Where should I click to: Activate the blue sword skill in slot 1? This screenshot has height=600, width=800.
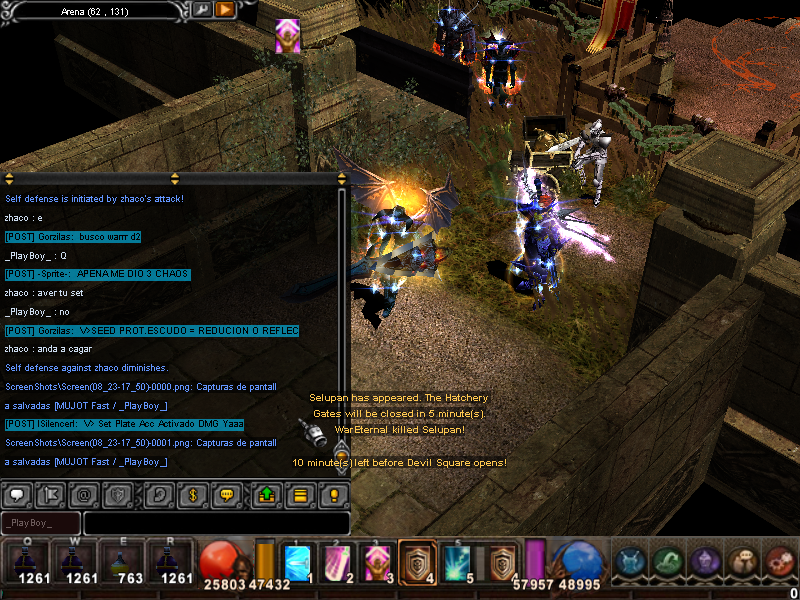tap(299, 561)
